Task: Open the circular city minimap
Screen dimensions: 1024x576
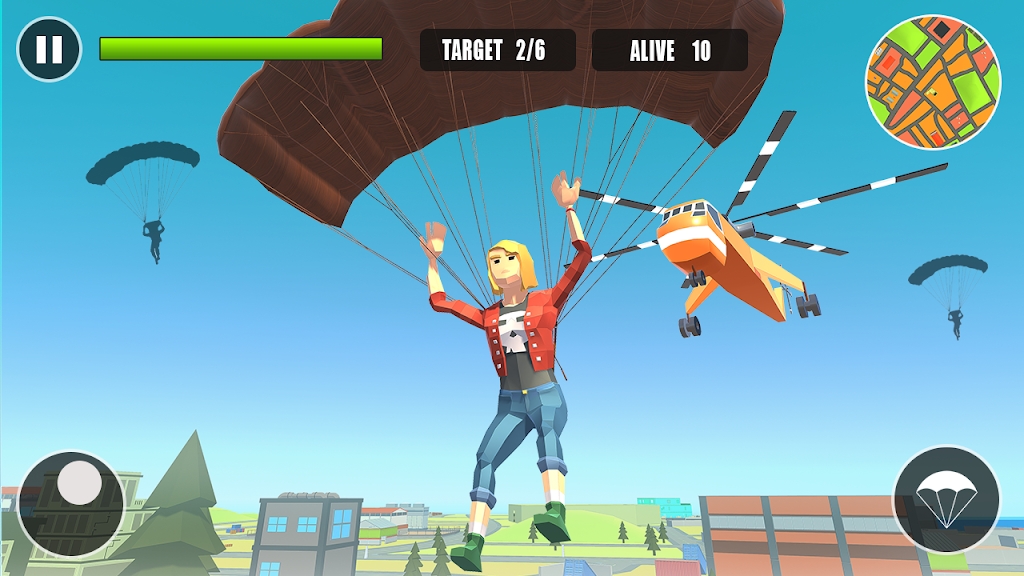Action: 932,82
